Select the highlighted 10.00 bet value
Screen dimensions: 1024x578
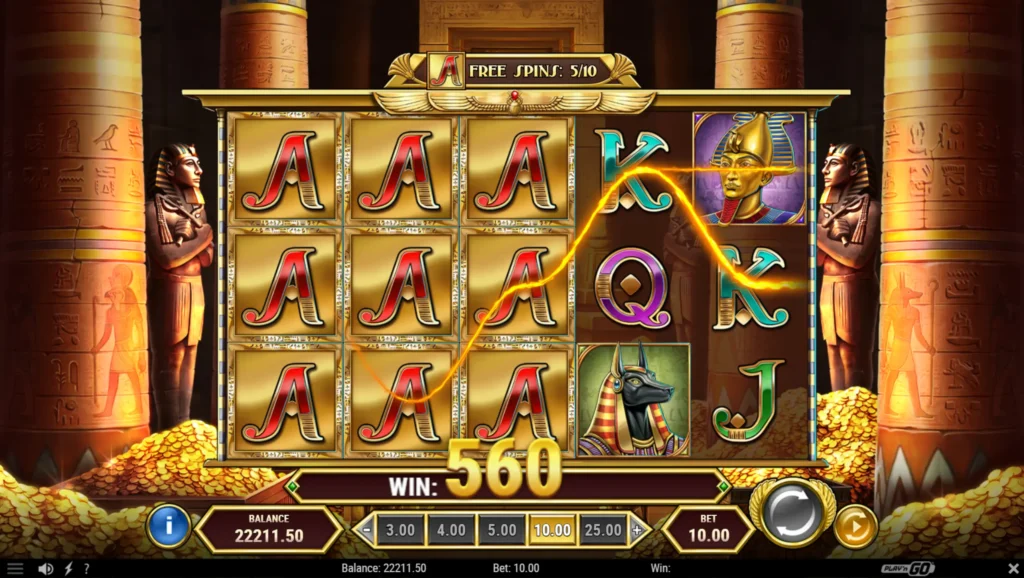point(553,529)
